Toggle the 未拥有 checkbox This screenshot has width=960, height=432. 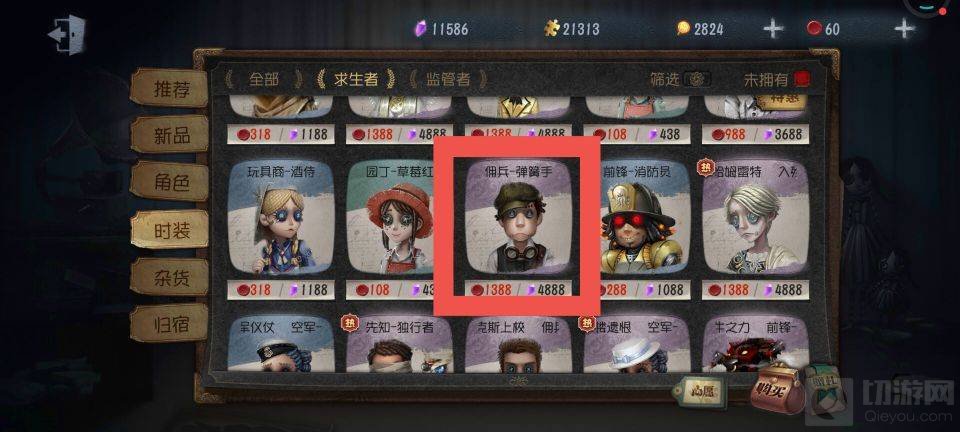pyautogui.click(x=801, y=79)
